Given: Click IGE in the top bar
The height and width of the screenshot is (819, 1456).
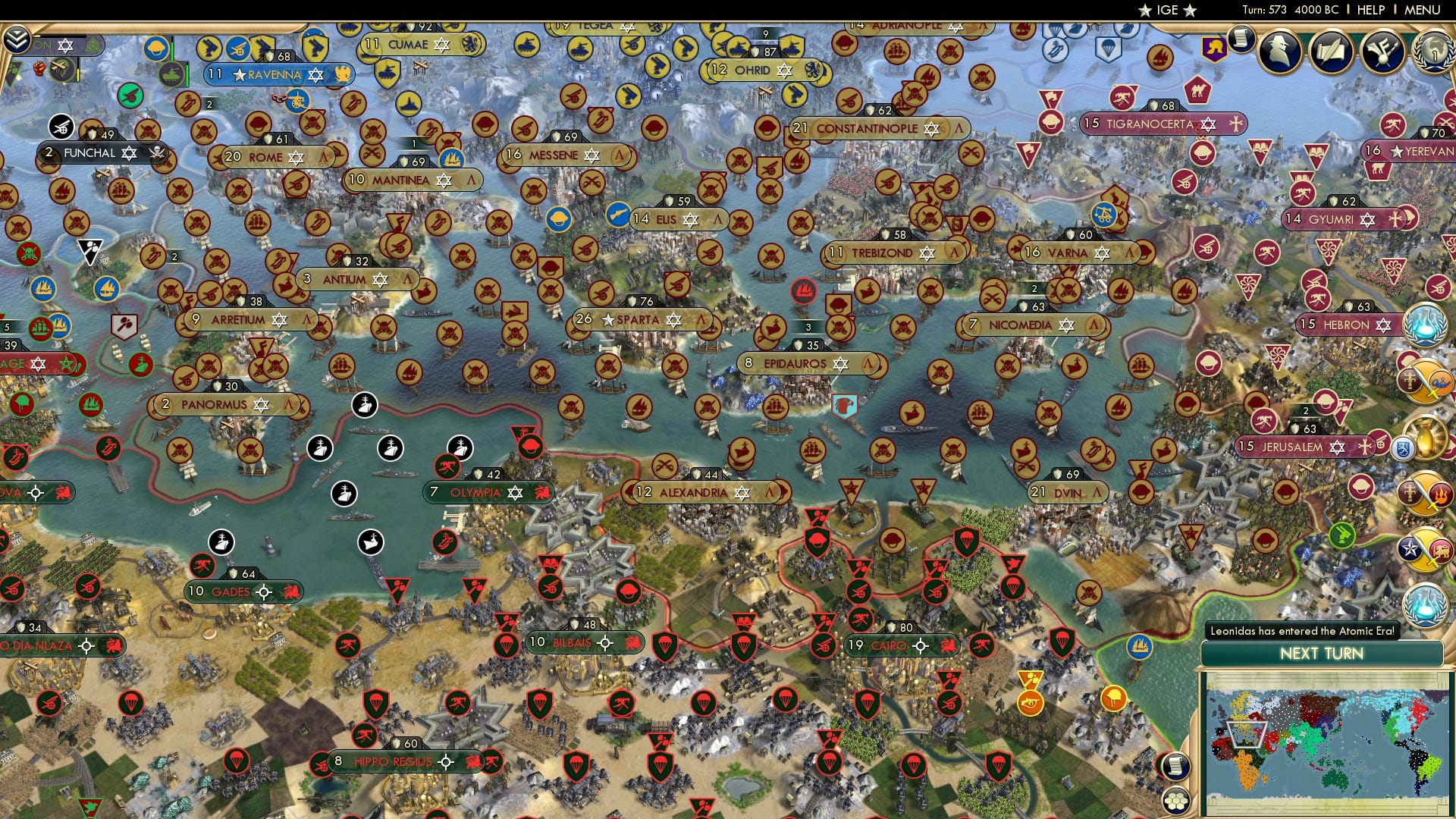Looking at the screenshot, I should 1166,10.
